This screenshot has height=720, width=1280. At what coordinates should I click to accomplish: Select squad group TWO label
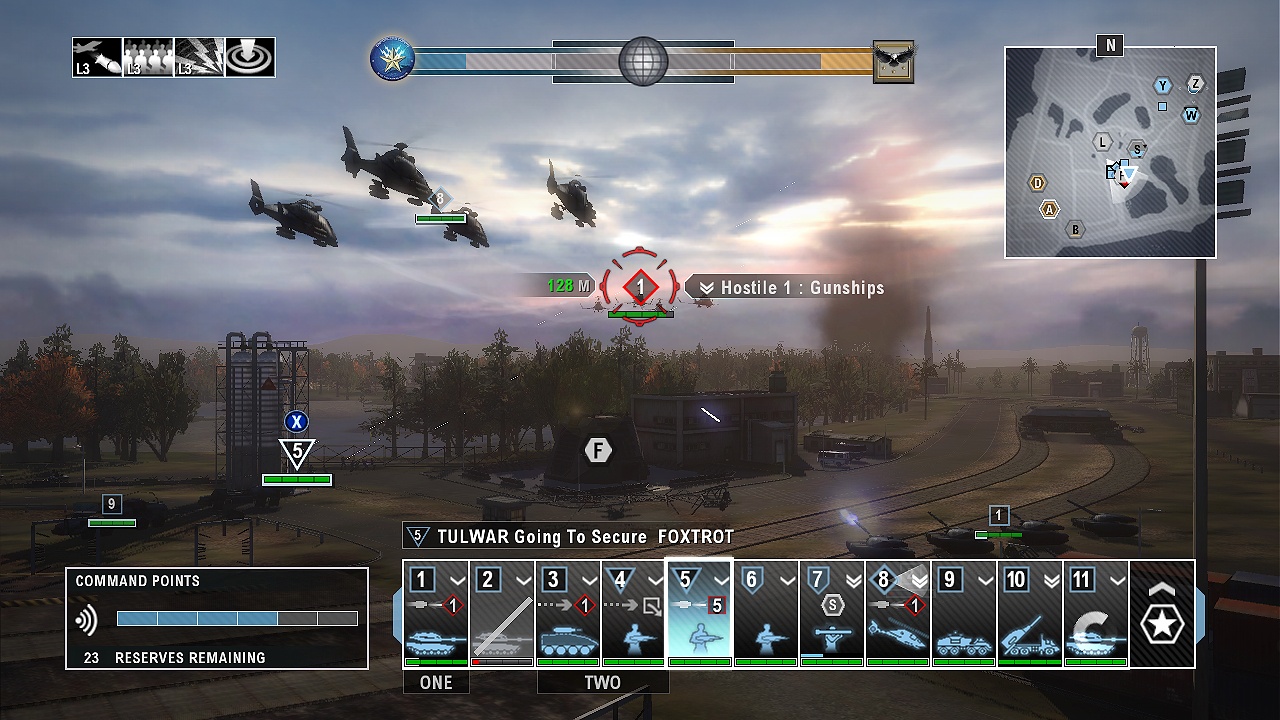(x=602, y=682)
